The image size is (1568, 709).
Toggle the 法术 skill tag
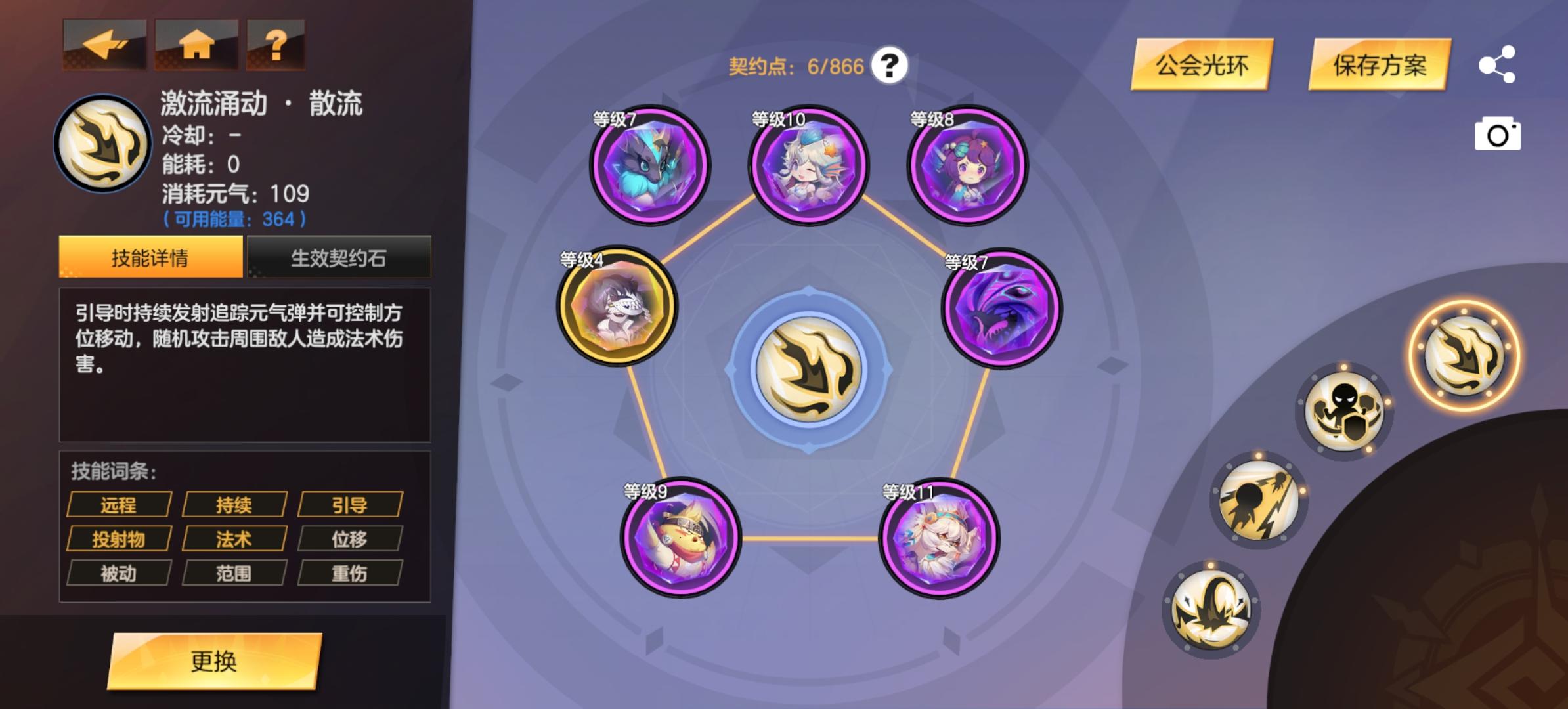pyautogui.click(x=234, y=538)
